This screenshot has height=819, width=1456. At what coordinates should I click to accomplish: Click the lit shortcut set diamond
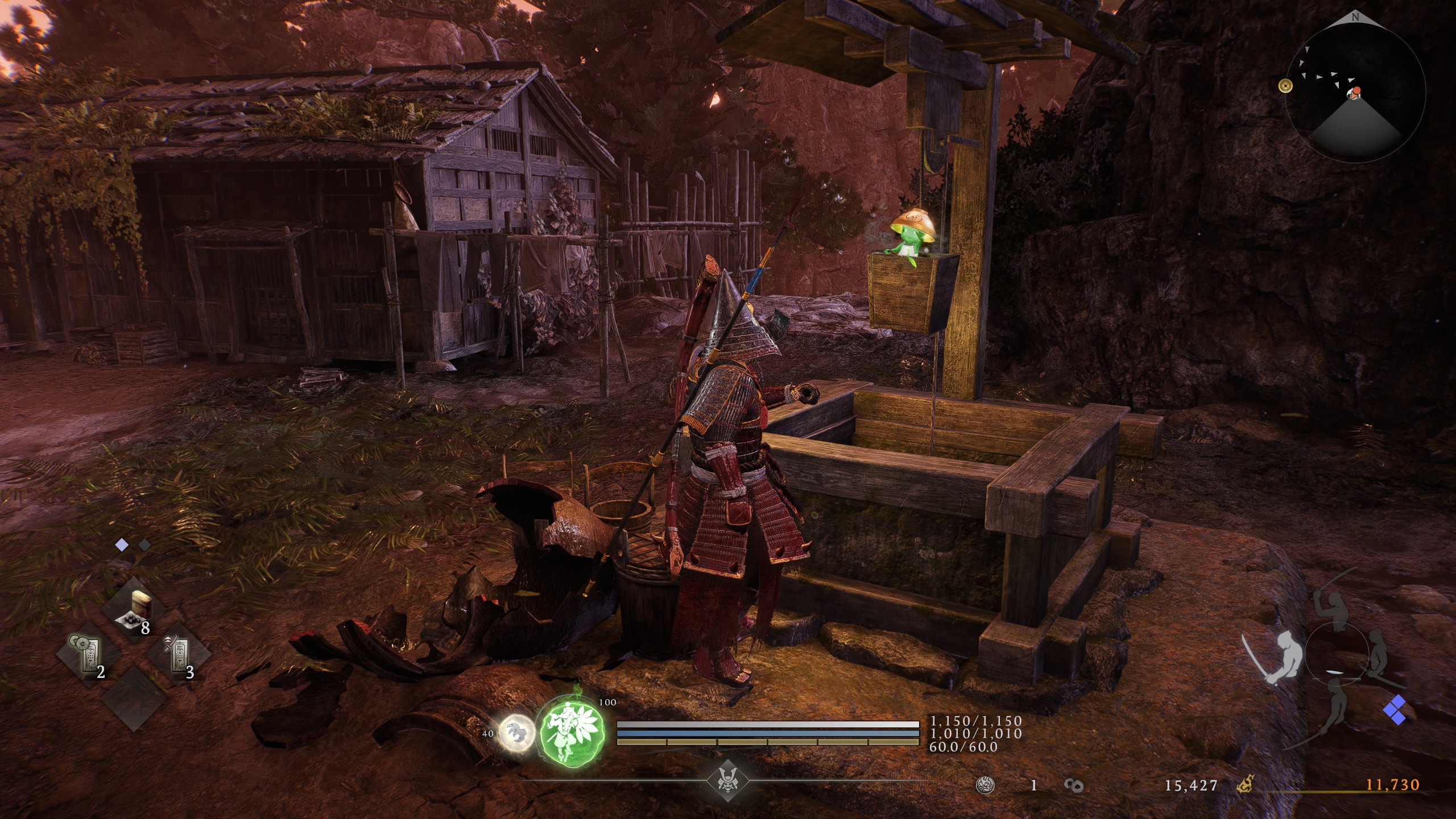[122, 545]
